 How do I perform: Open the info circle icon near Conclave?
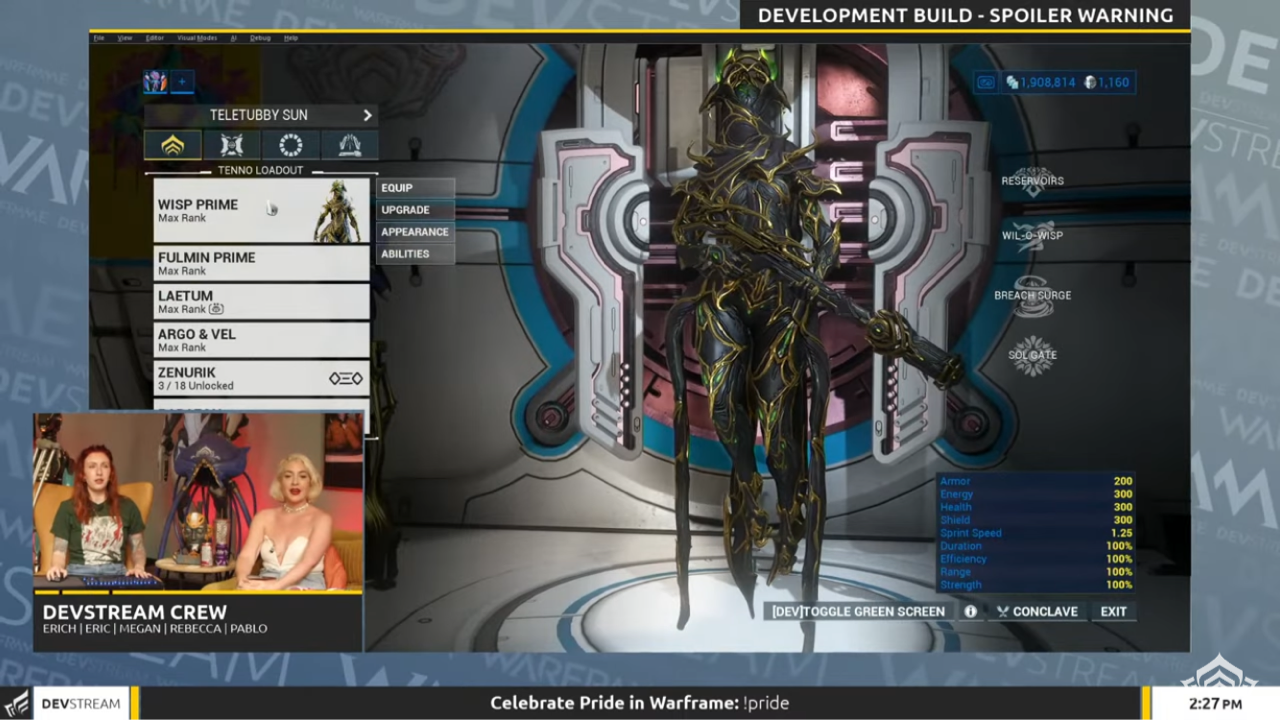(x=969, y=611)
